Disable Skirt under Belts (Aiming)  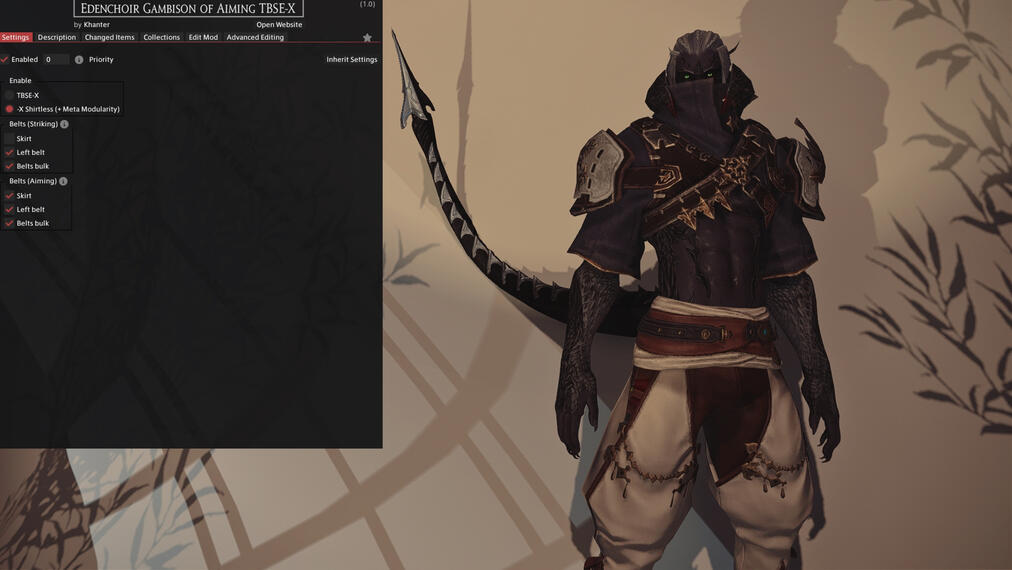coord(10,196)
